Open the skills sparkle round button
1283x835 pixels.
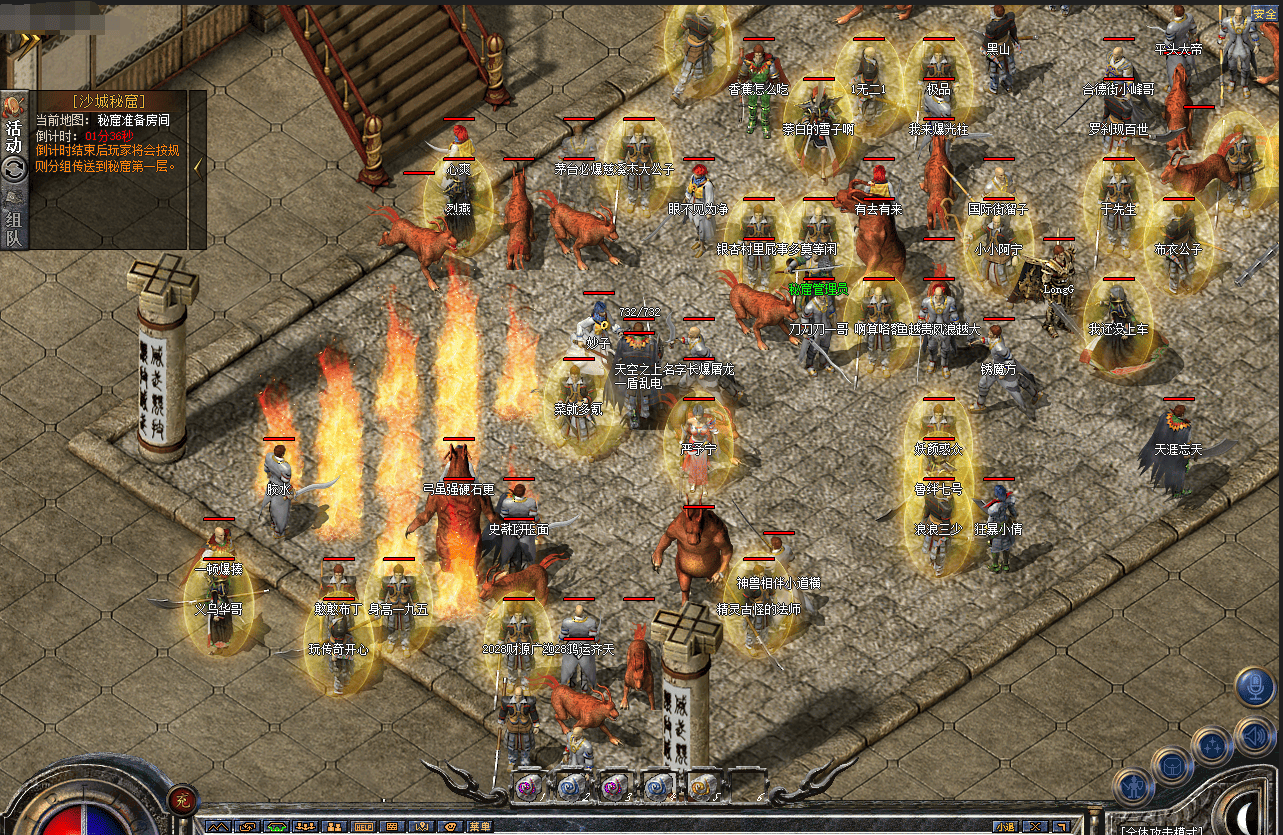coord(1211,745)
